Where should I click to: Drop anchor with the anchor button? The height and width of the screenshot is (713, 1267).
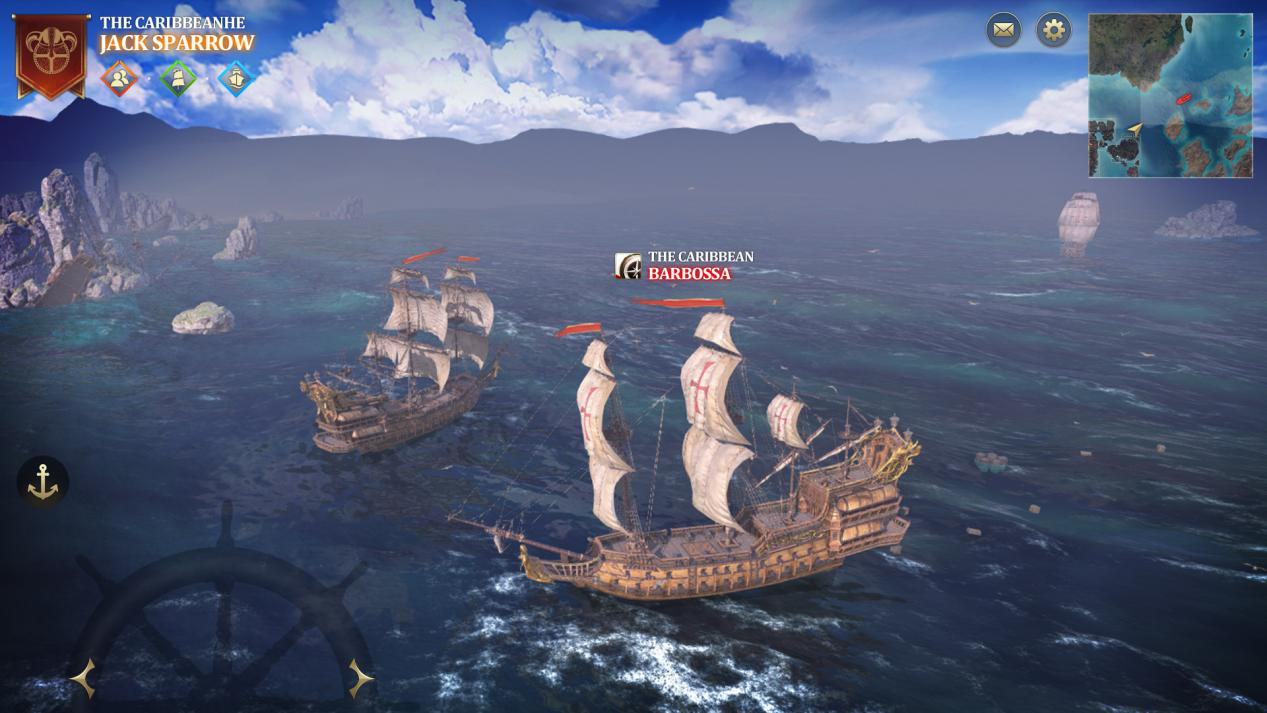[43, 482]
